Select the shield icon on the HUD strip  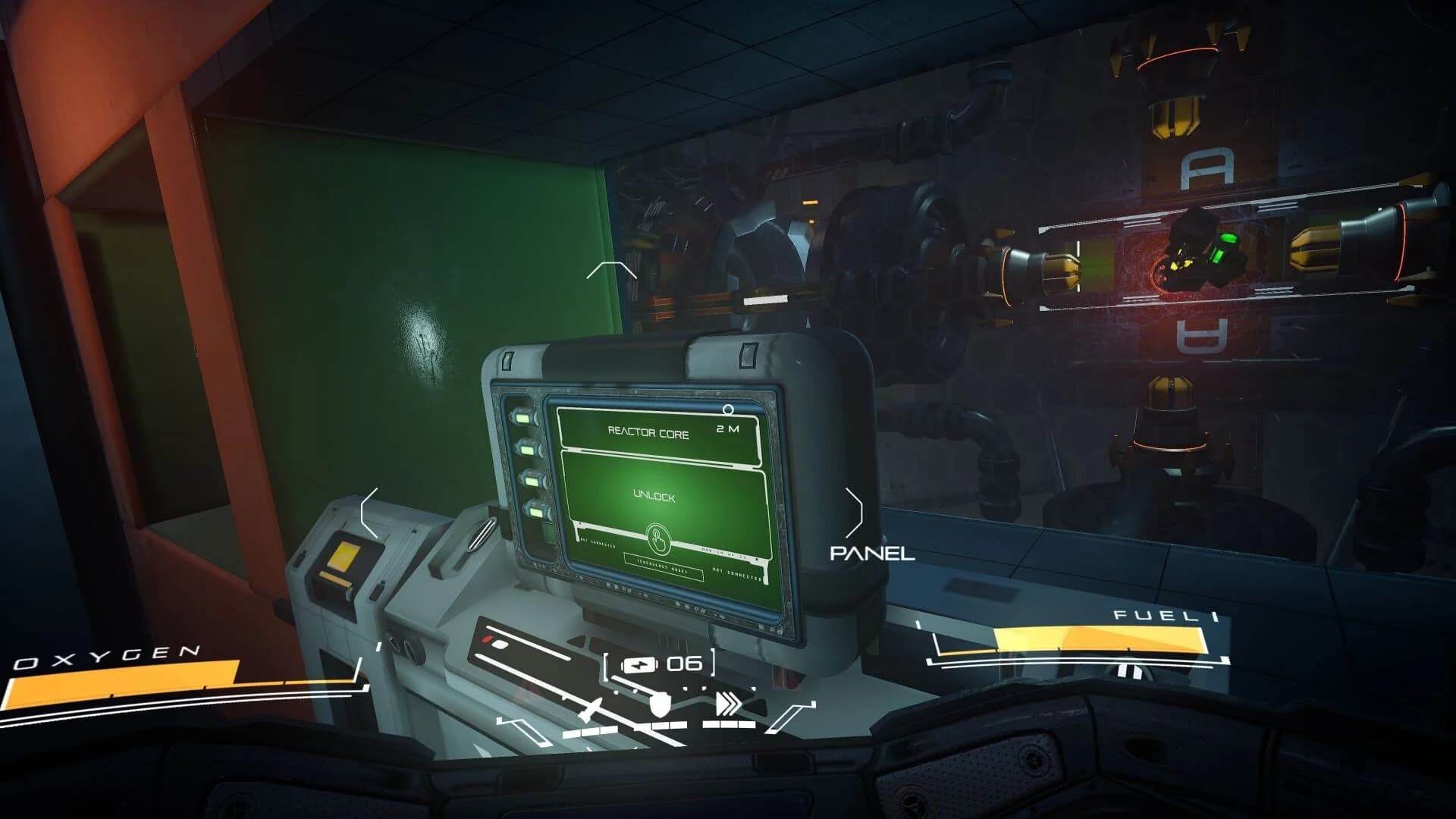click(x=661, y=705)
